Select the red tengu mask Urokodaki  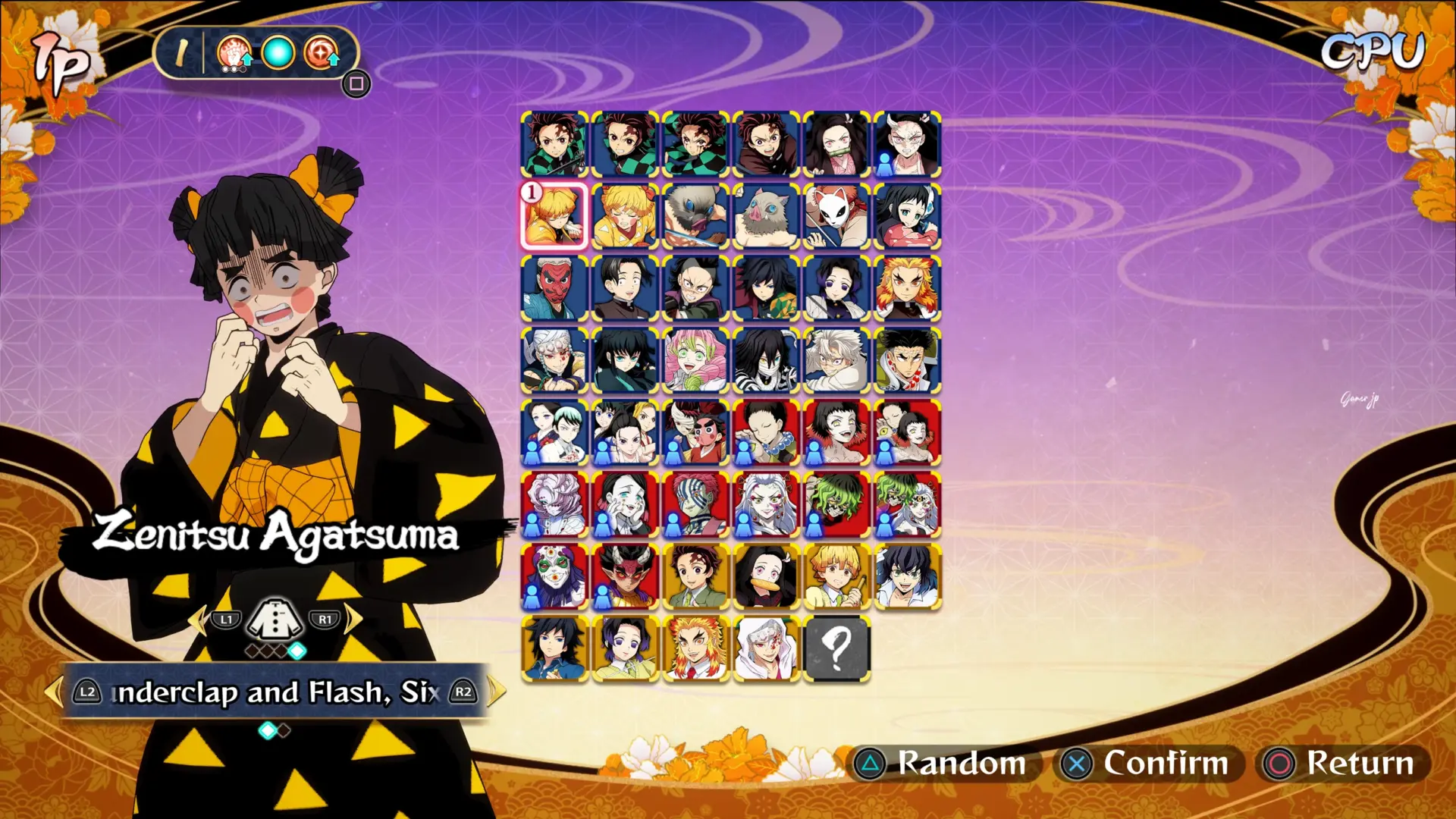pos(554,288)
